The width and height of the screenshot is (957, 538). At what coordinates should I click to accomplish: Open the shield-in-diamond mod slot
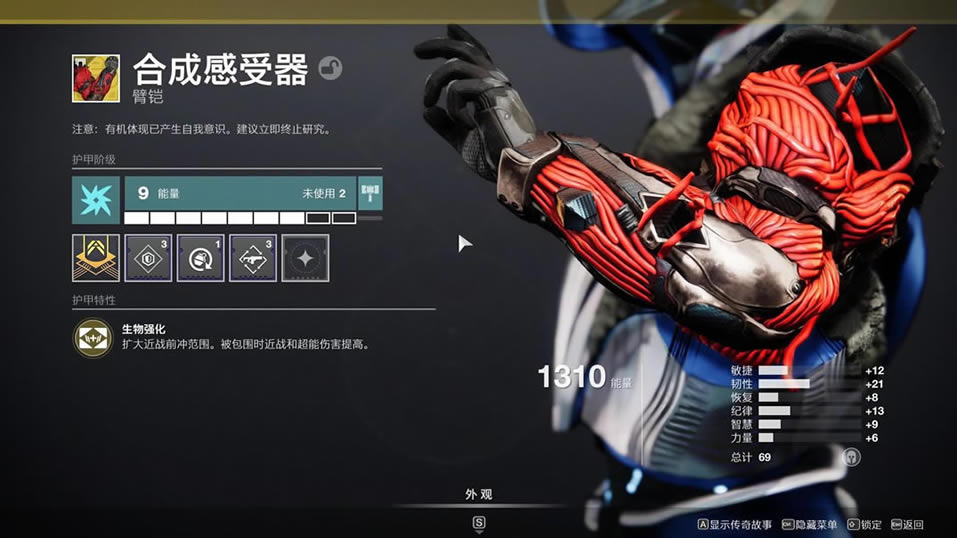148,258
